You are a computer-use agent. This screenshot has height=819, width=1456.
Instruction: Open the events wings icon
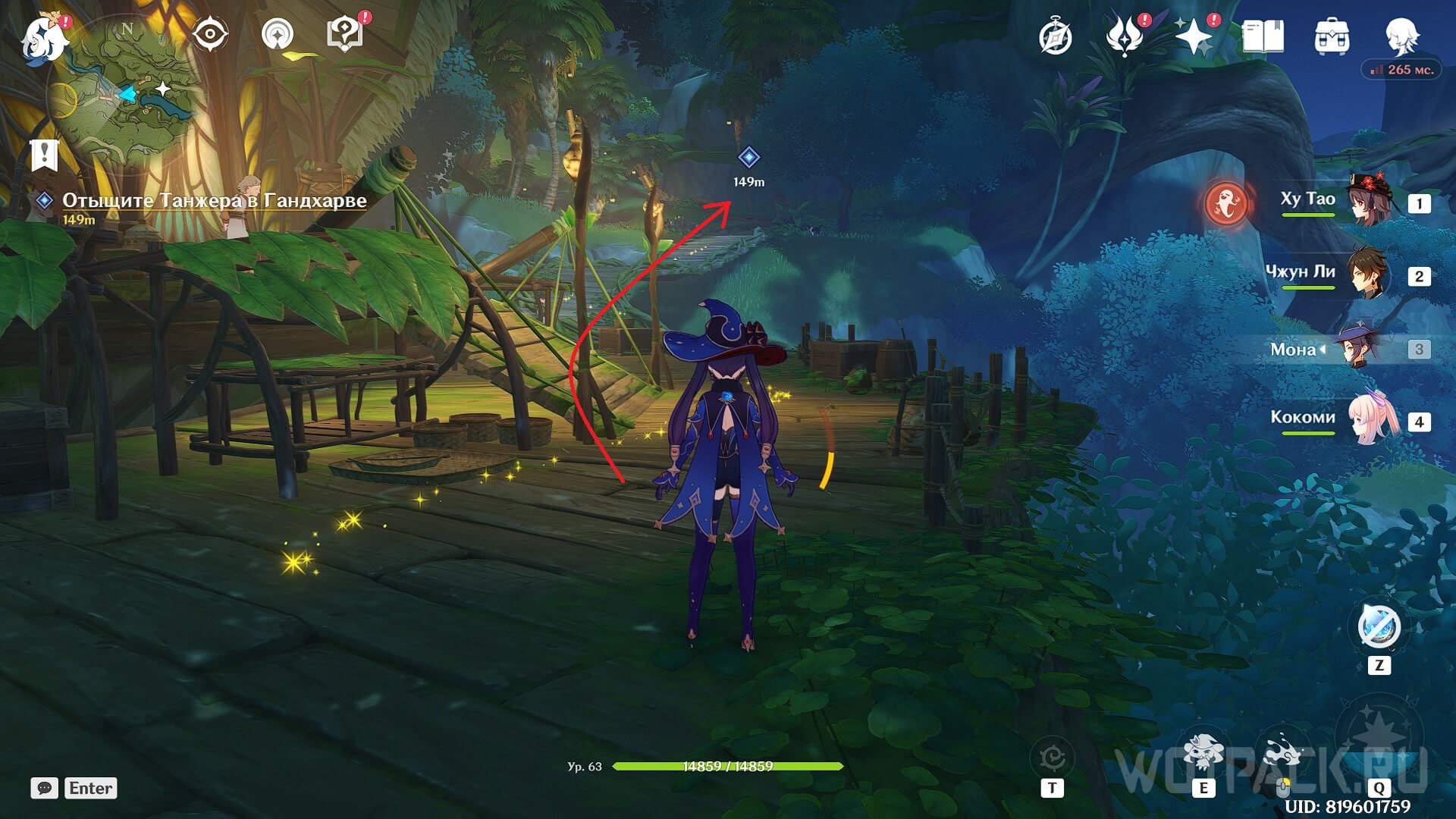(x=1125, y=36)
